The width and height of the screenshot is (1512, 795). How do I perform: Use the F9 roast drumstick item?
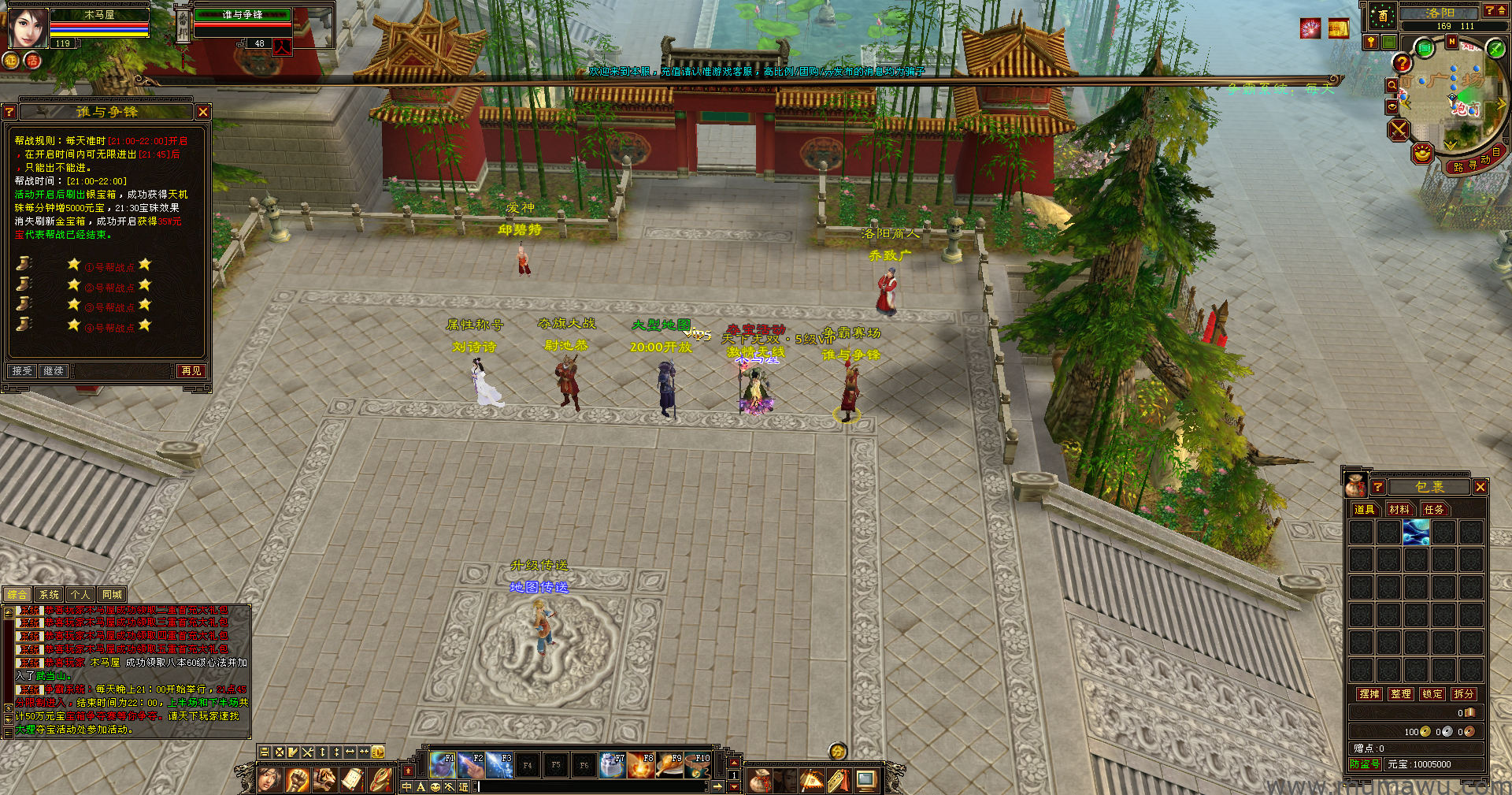670,764
